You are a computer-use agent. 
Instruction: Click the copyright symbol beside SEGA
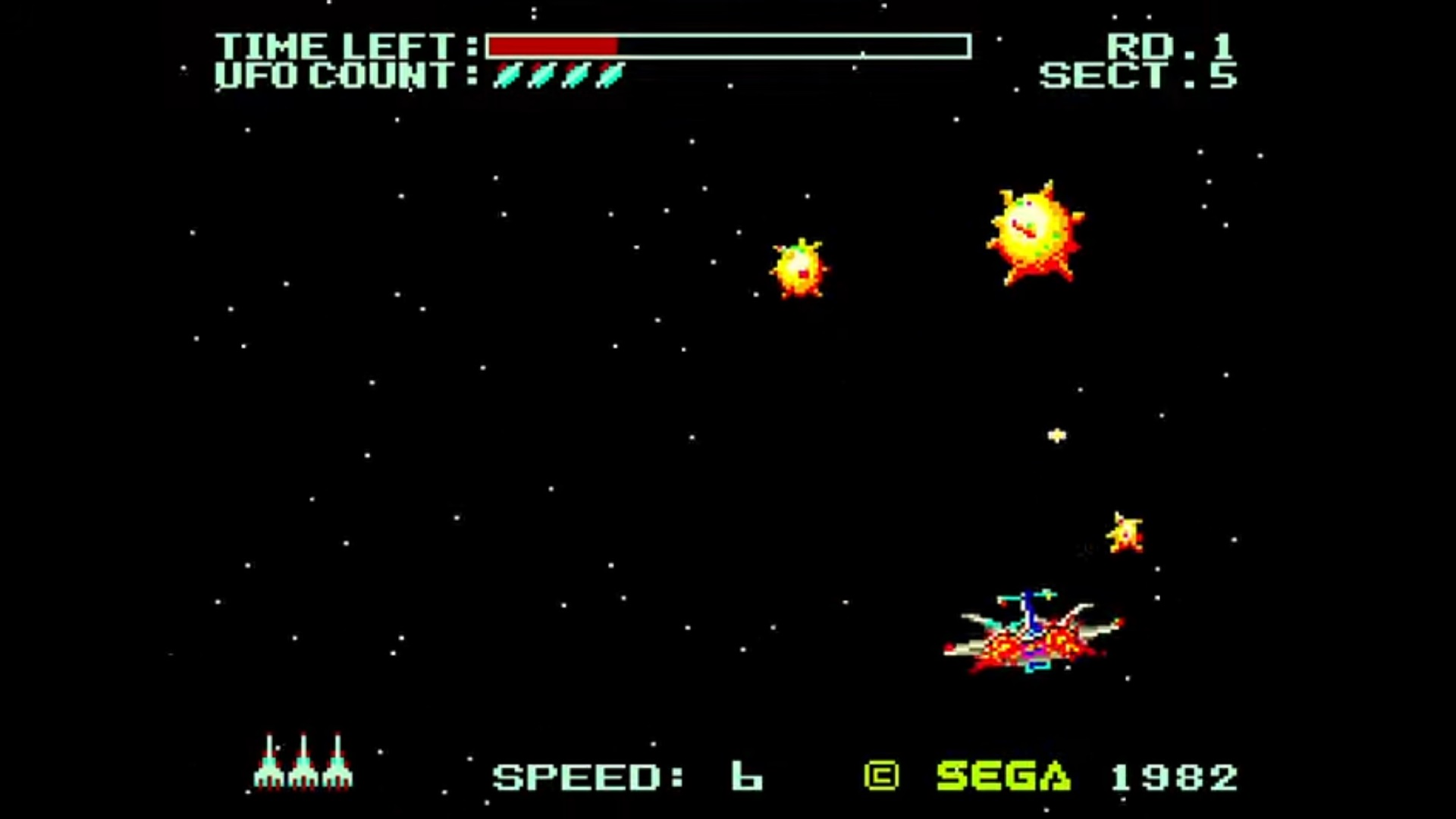coord(880,775)
